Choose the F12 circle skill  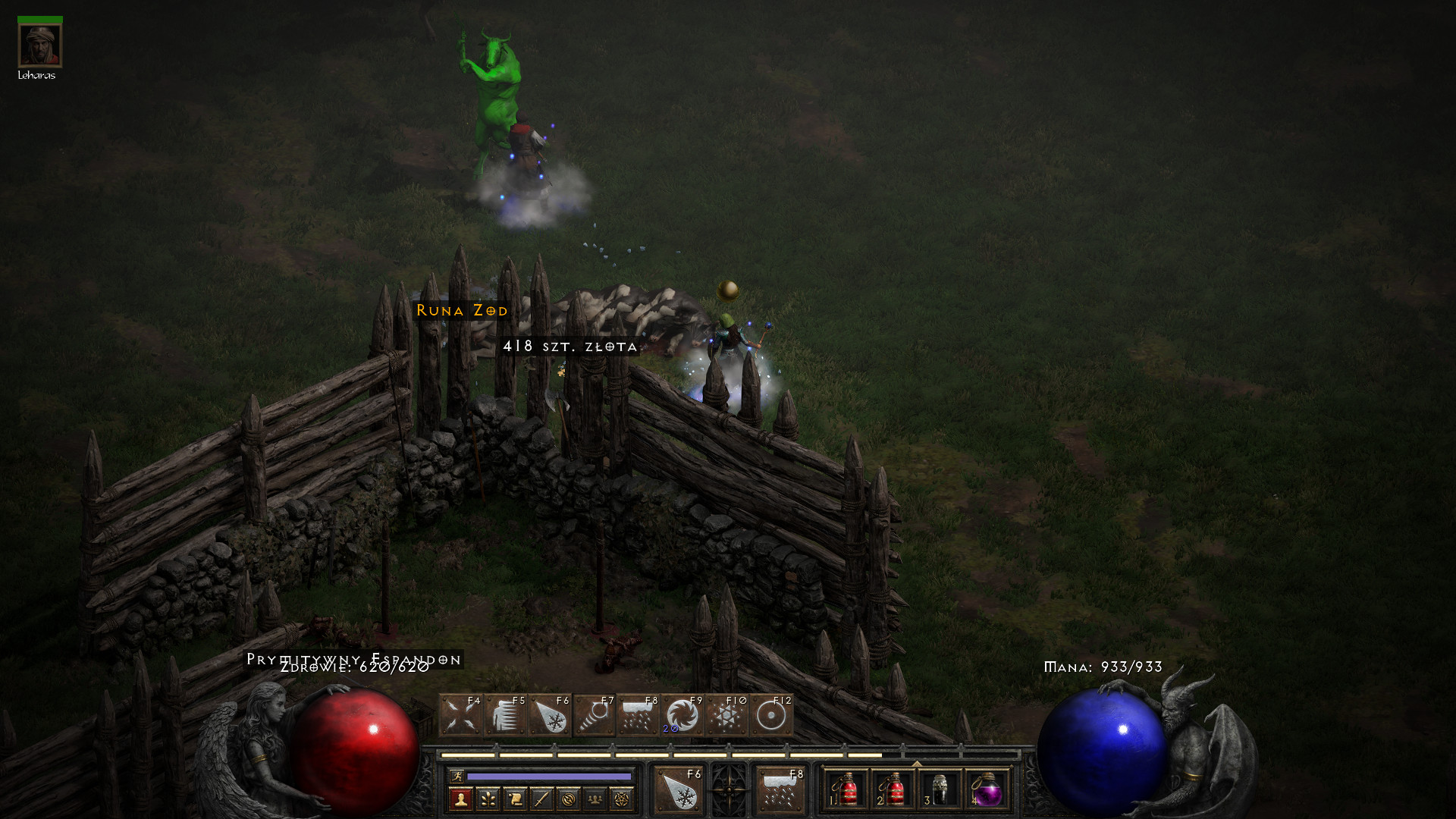771,715
